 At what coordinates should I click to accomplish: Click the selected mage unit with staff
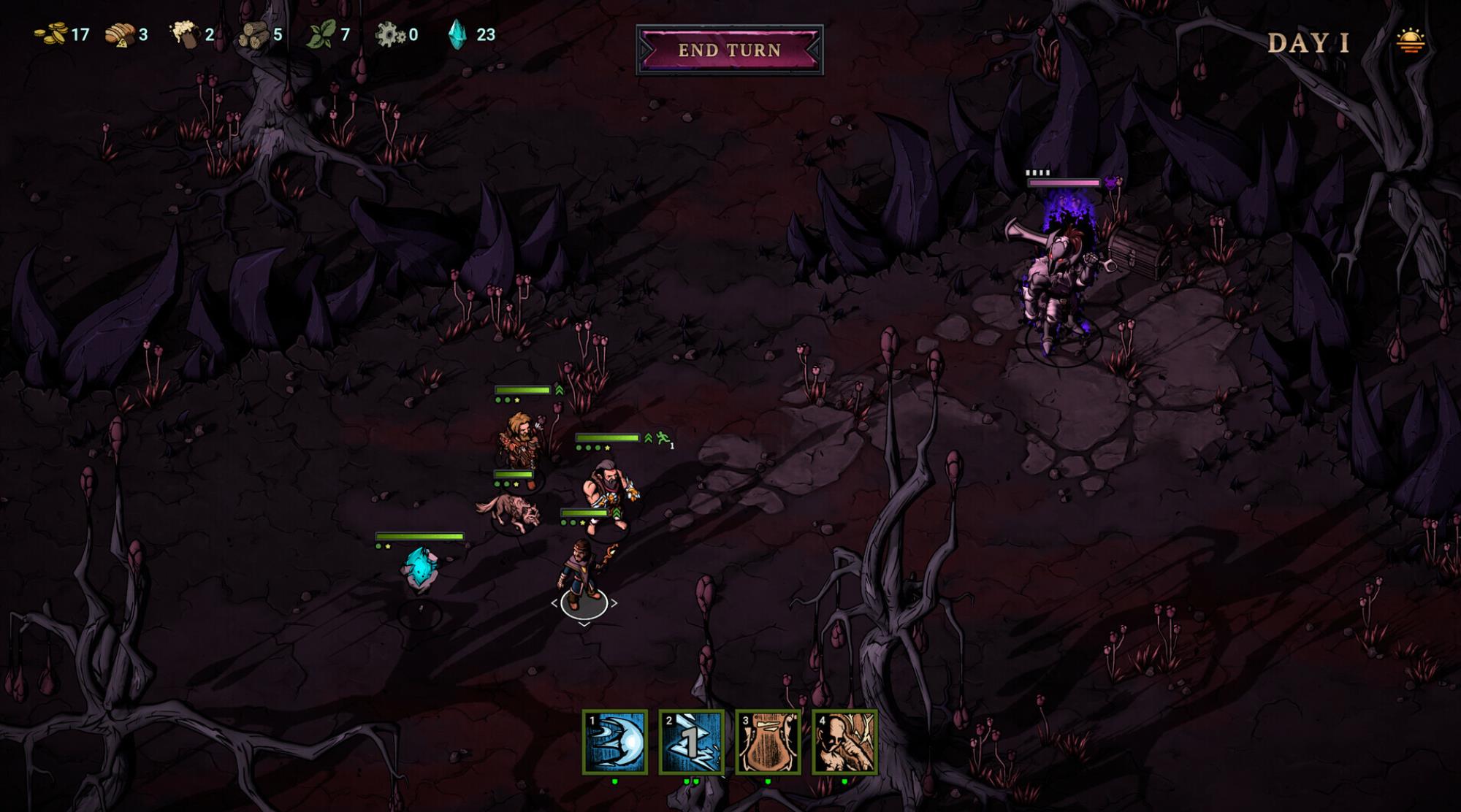[x=583, y=577]
